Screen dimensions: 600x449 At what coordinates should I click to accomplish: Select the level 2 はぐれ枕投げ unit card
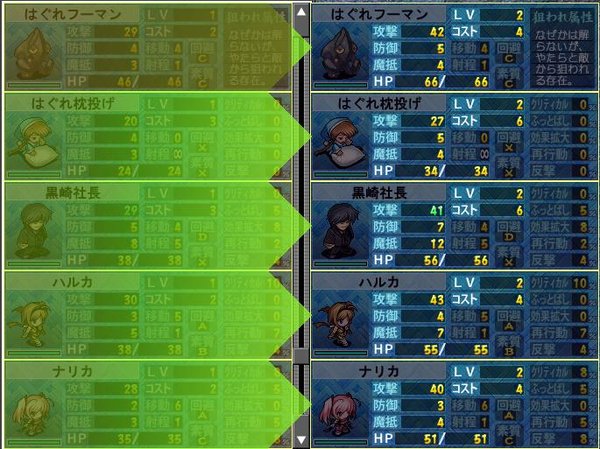pyautogui.click(x=455, y=136)
